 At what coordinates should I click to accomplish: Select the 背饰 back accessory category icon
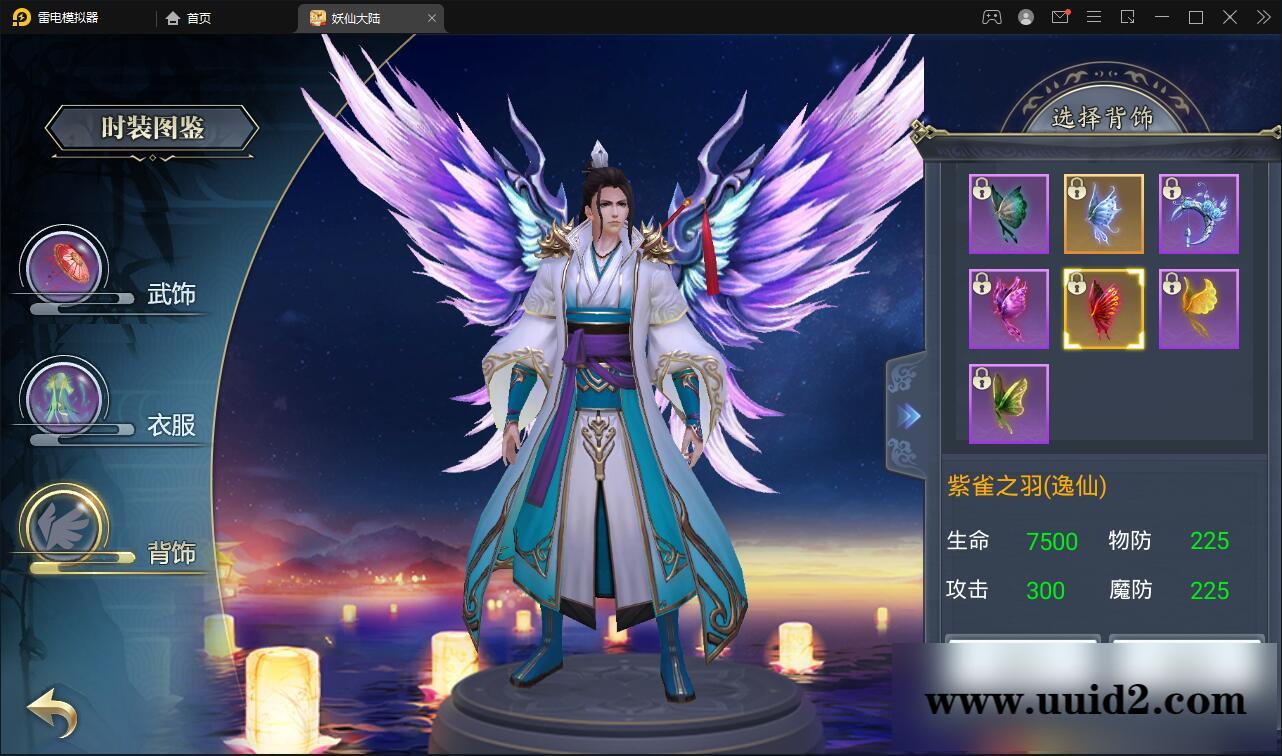64,527
